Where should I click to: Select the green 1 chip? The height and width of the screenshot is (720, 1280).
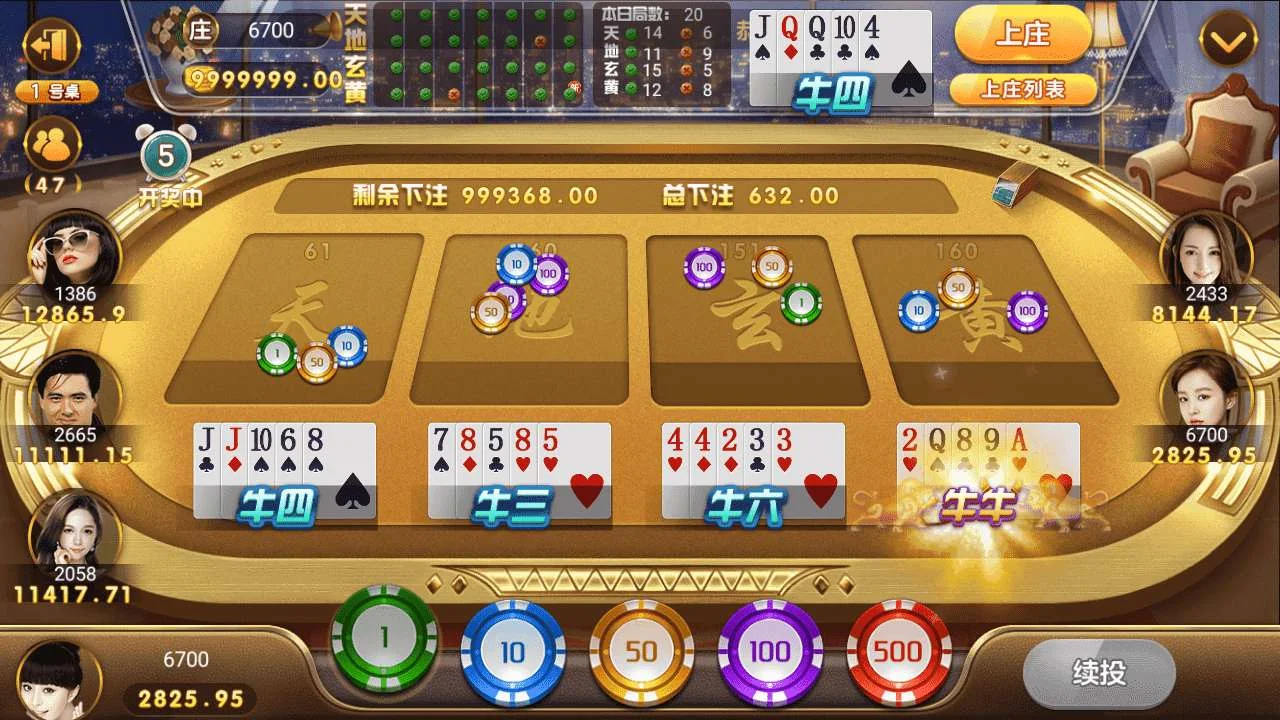click(386, 649)
